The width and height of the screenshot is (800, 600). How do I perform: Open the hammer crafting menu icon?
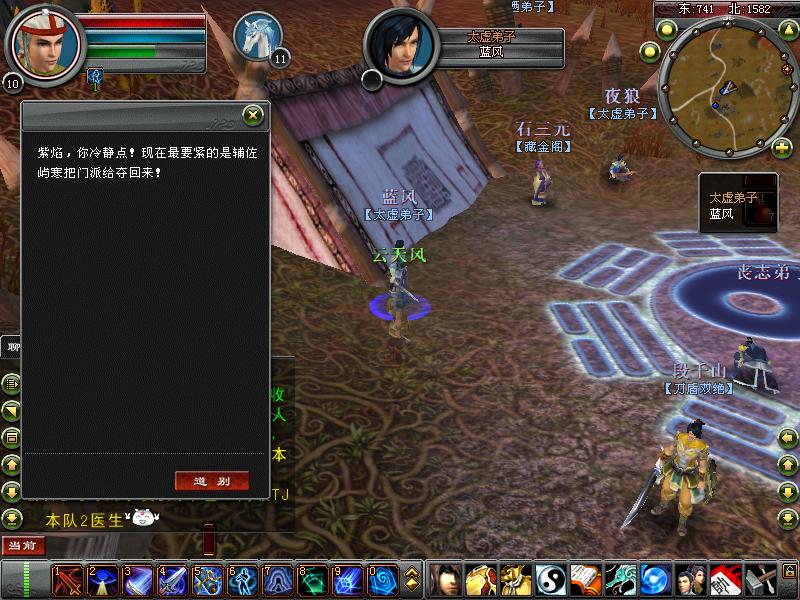click(759, 580)
